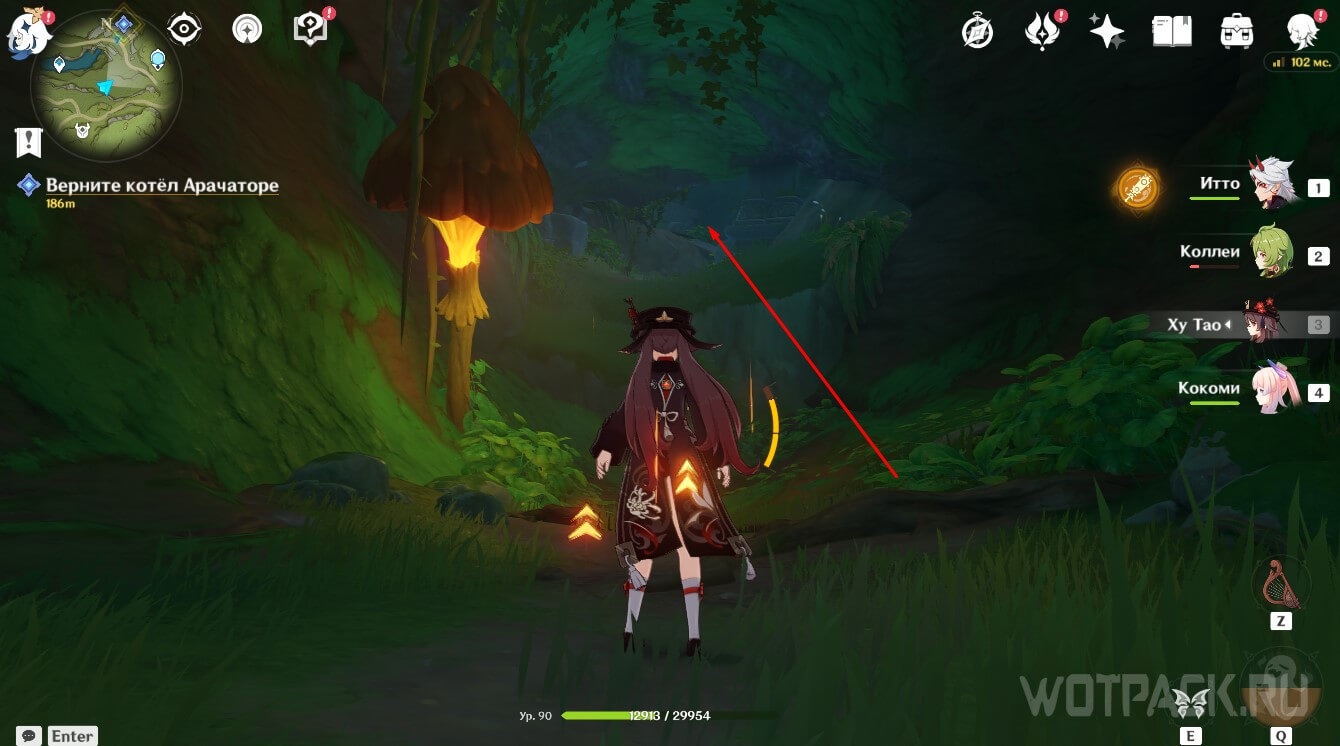Open the character profile icon
The image size is (1340, 746).
click(1301, 30)
